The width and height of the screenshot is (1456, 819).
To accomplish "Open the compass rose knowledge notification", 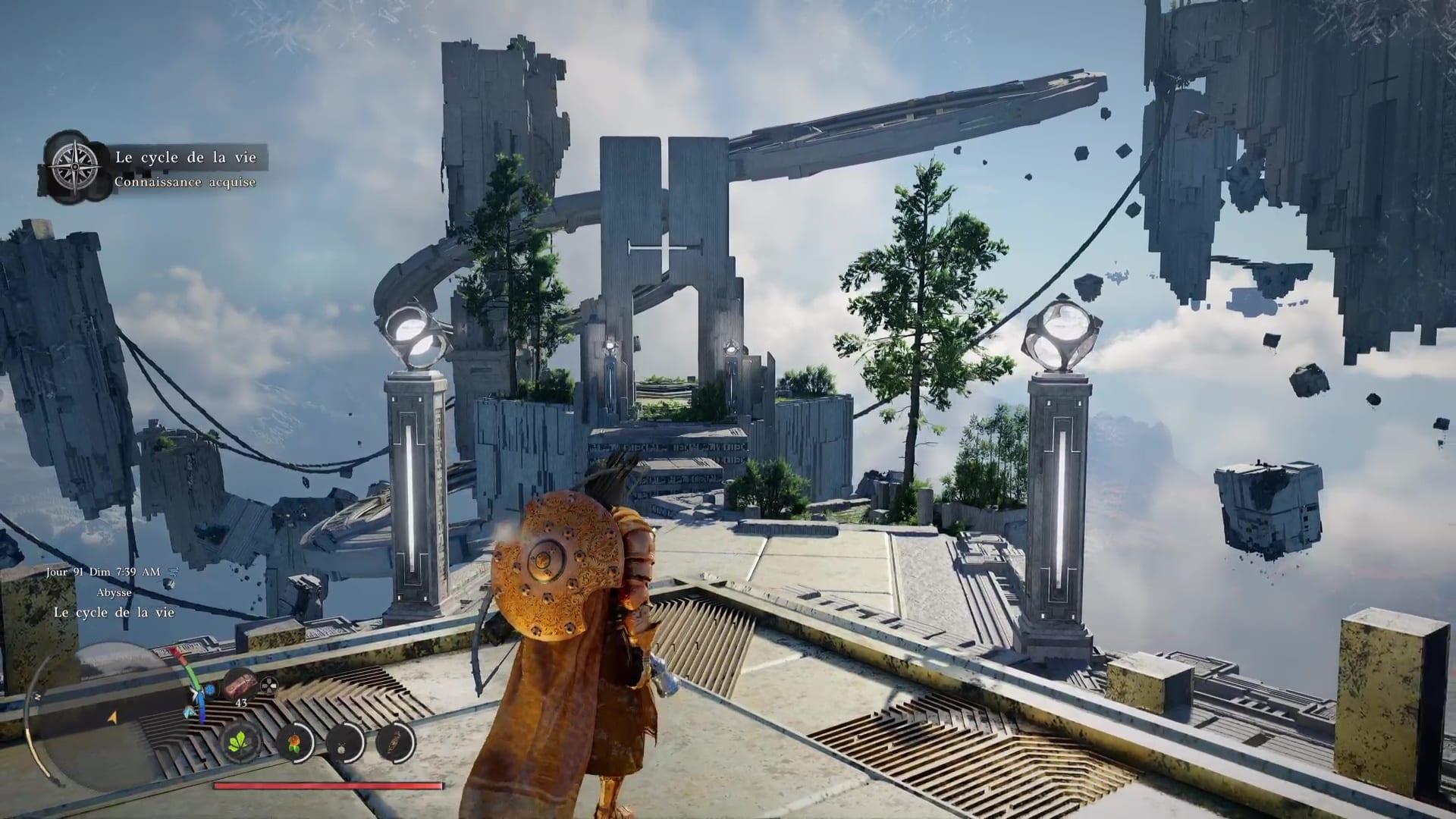I will [74, 165].
